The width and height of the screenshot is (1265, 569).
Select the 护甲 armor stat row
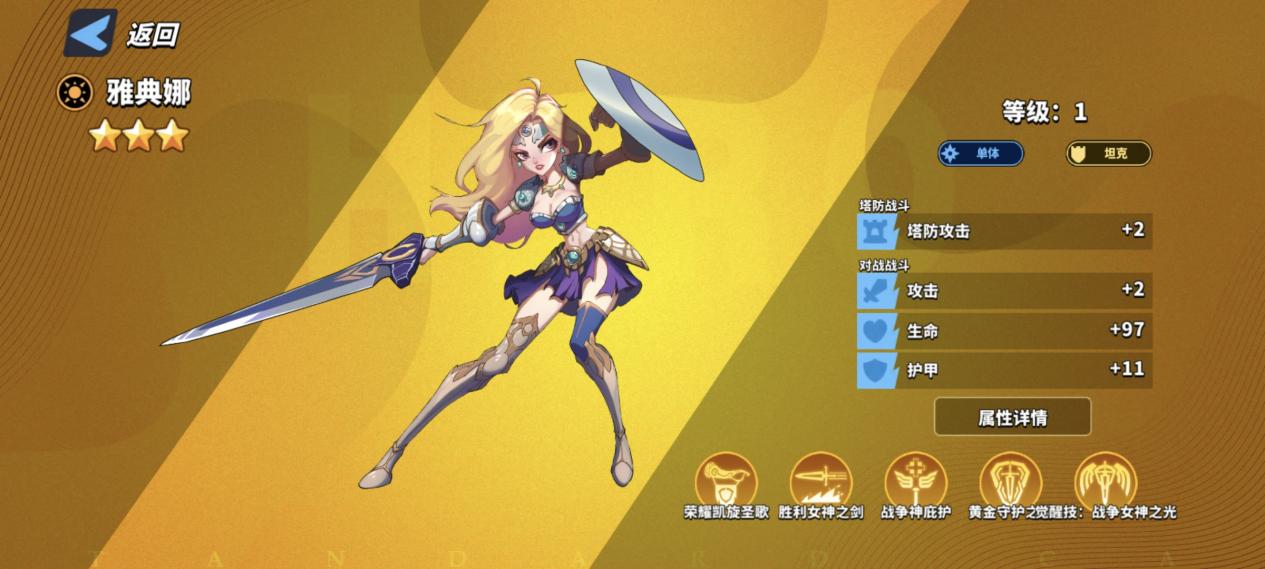1004,370
